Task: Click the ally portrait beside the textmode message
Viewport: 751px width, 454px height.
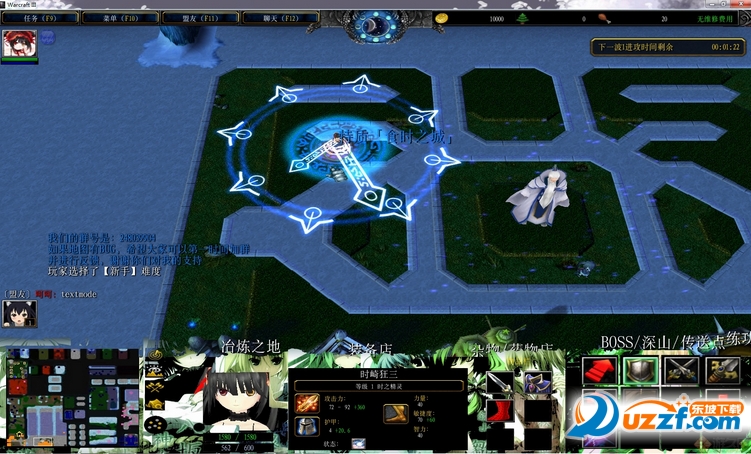Action: [x=18, y=312]
